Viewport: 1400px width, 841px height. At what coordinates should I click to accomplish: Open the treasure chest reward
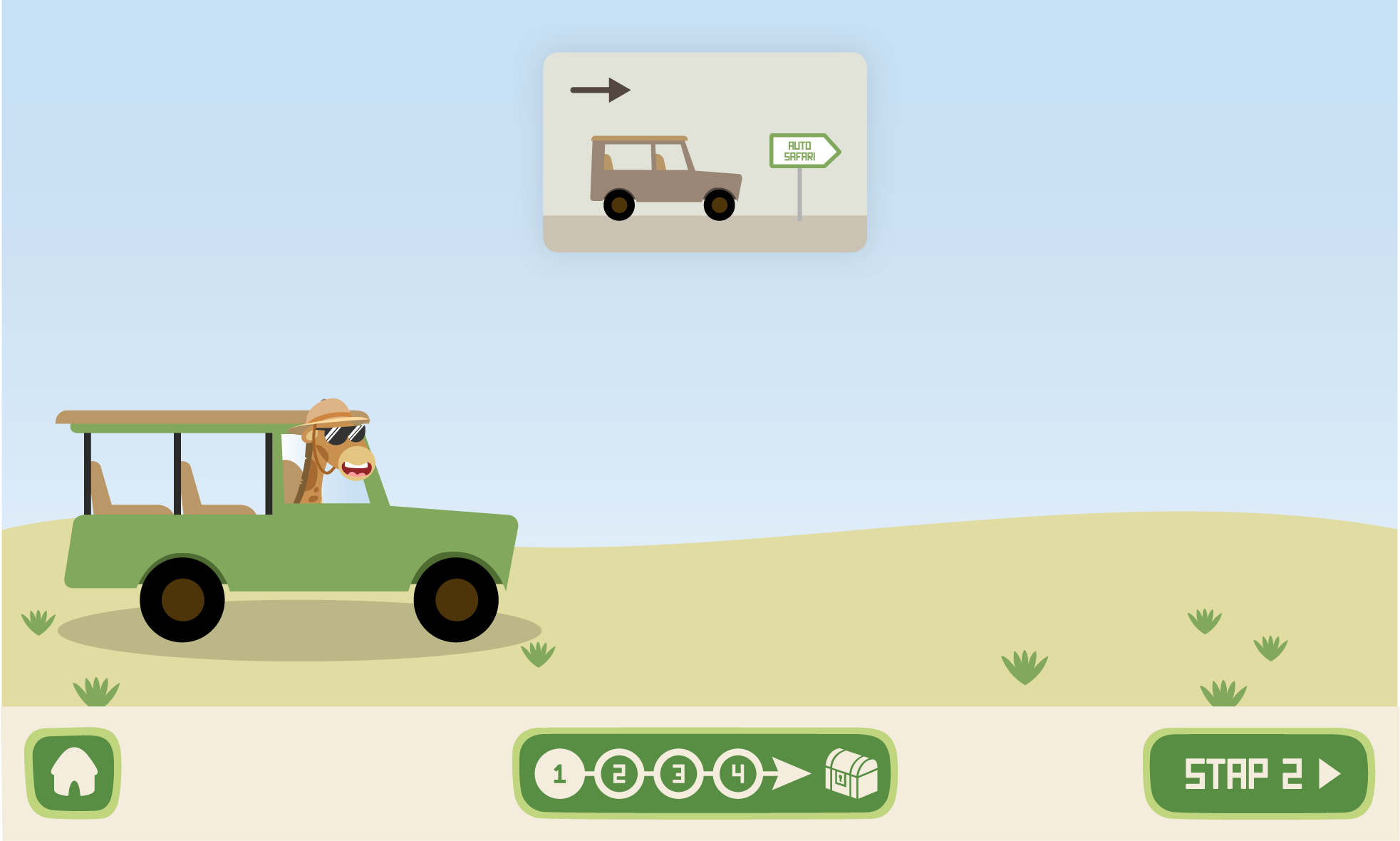pyautogui.click(x=851, y=773)
